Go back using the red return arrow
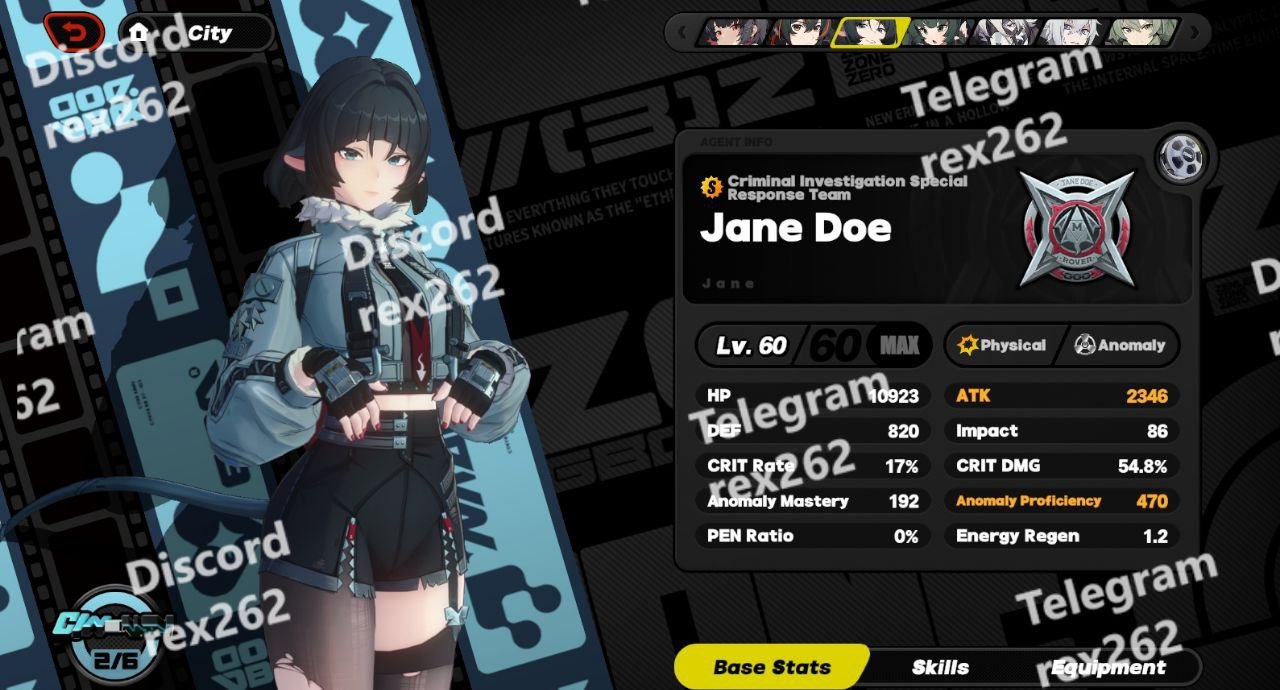The height and width of the screenshot is (690, 1280). coord(74,32)
